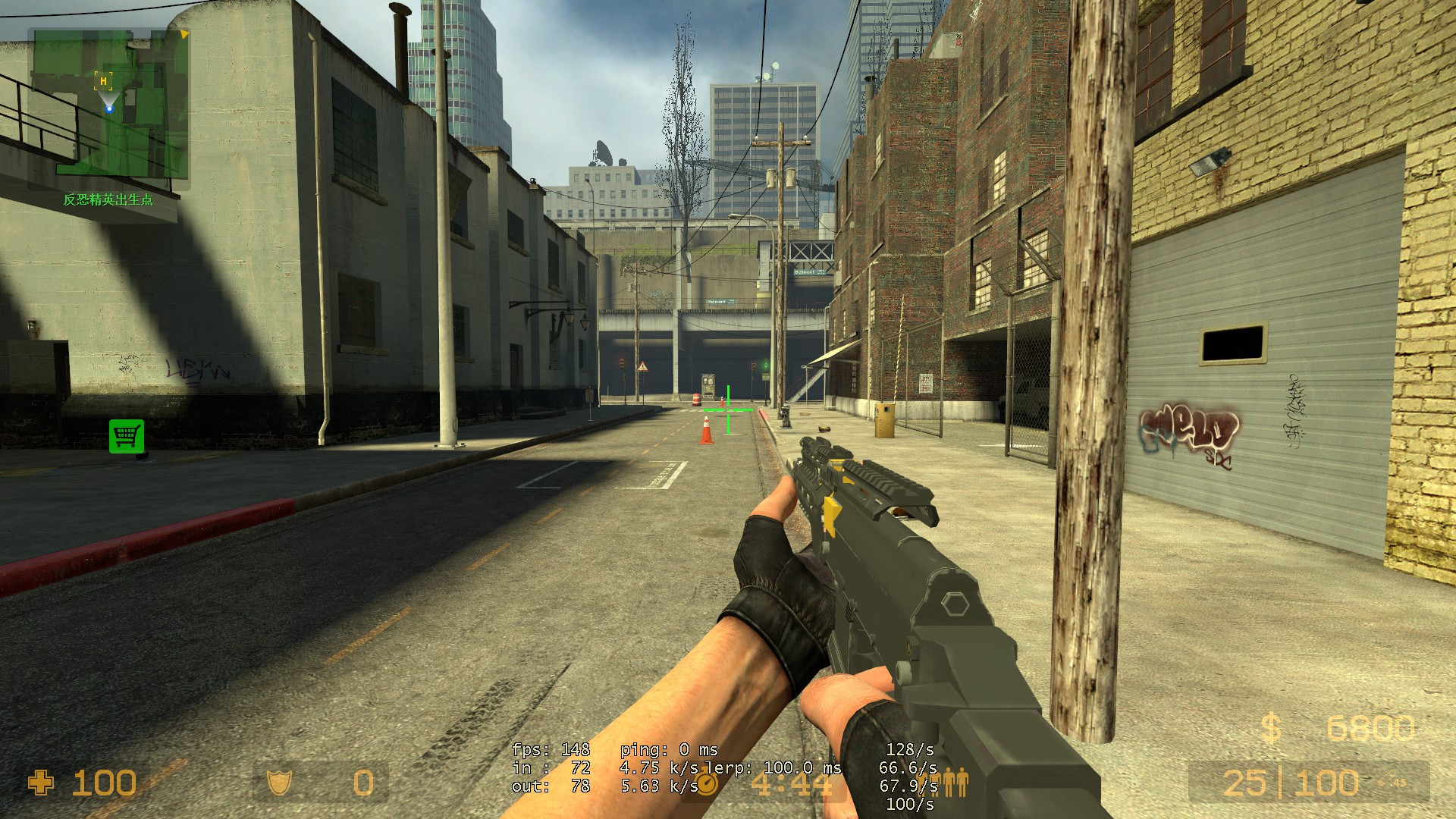This screenshot has width=1456, height=819.
Task: Select the green crosshair at screen center
Action: pos(726,409)
